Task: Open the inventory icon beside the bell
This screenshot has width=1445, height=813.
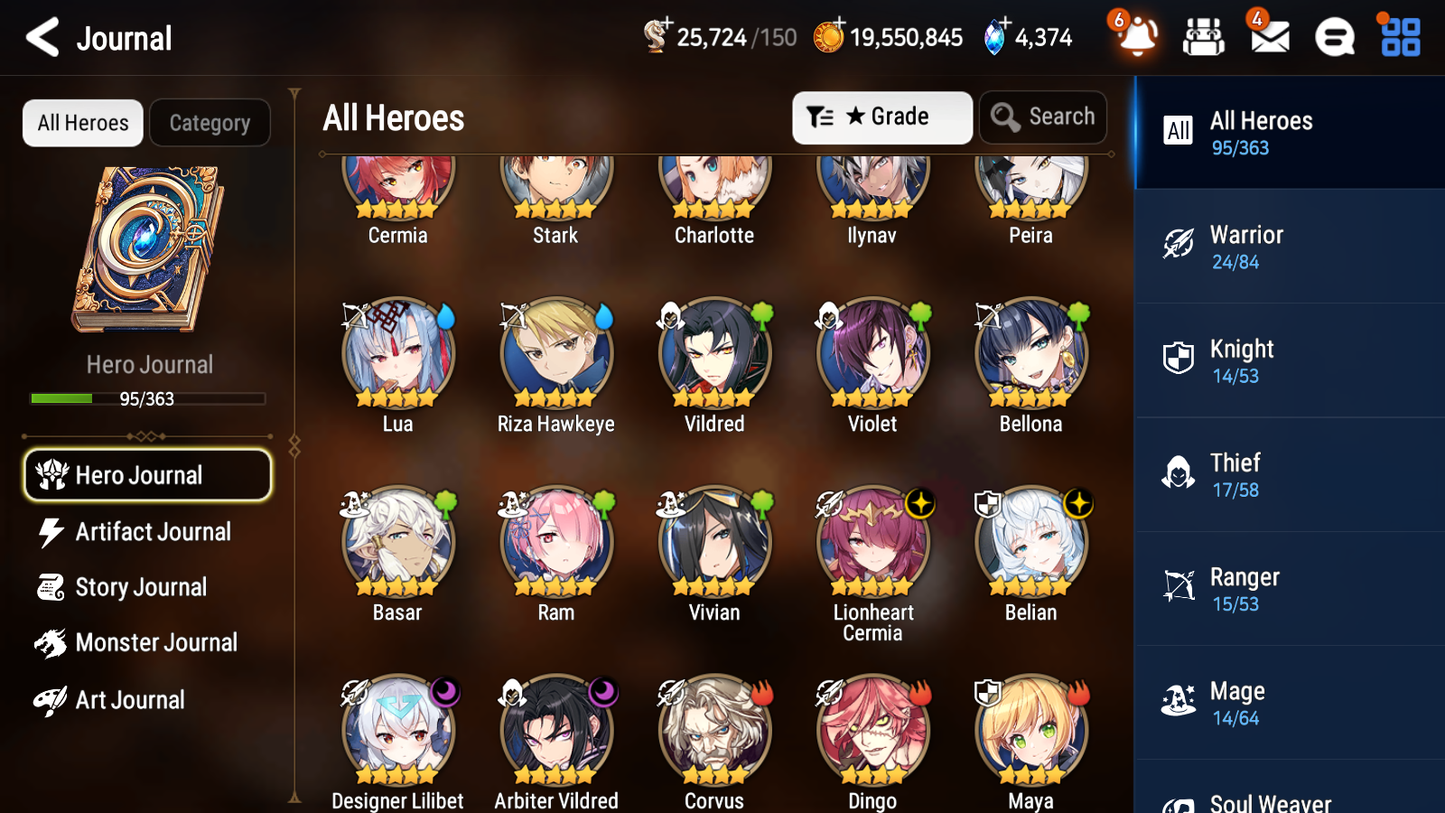Action: pyautogui.click(x=1203, y=36)
